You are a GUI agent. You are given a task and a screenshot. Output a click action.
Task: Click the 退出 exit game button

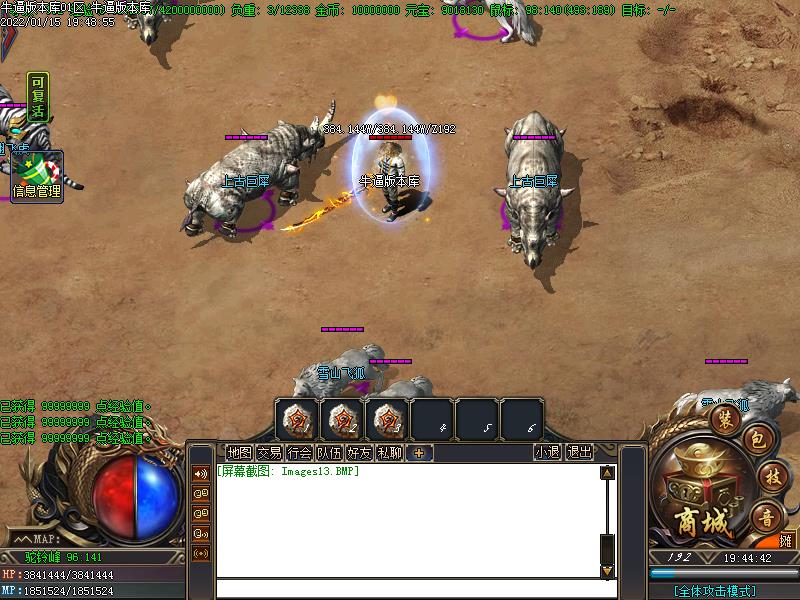579,452
